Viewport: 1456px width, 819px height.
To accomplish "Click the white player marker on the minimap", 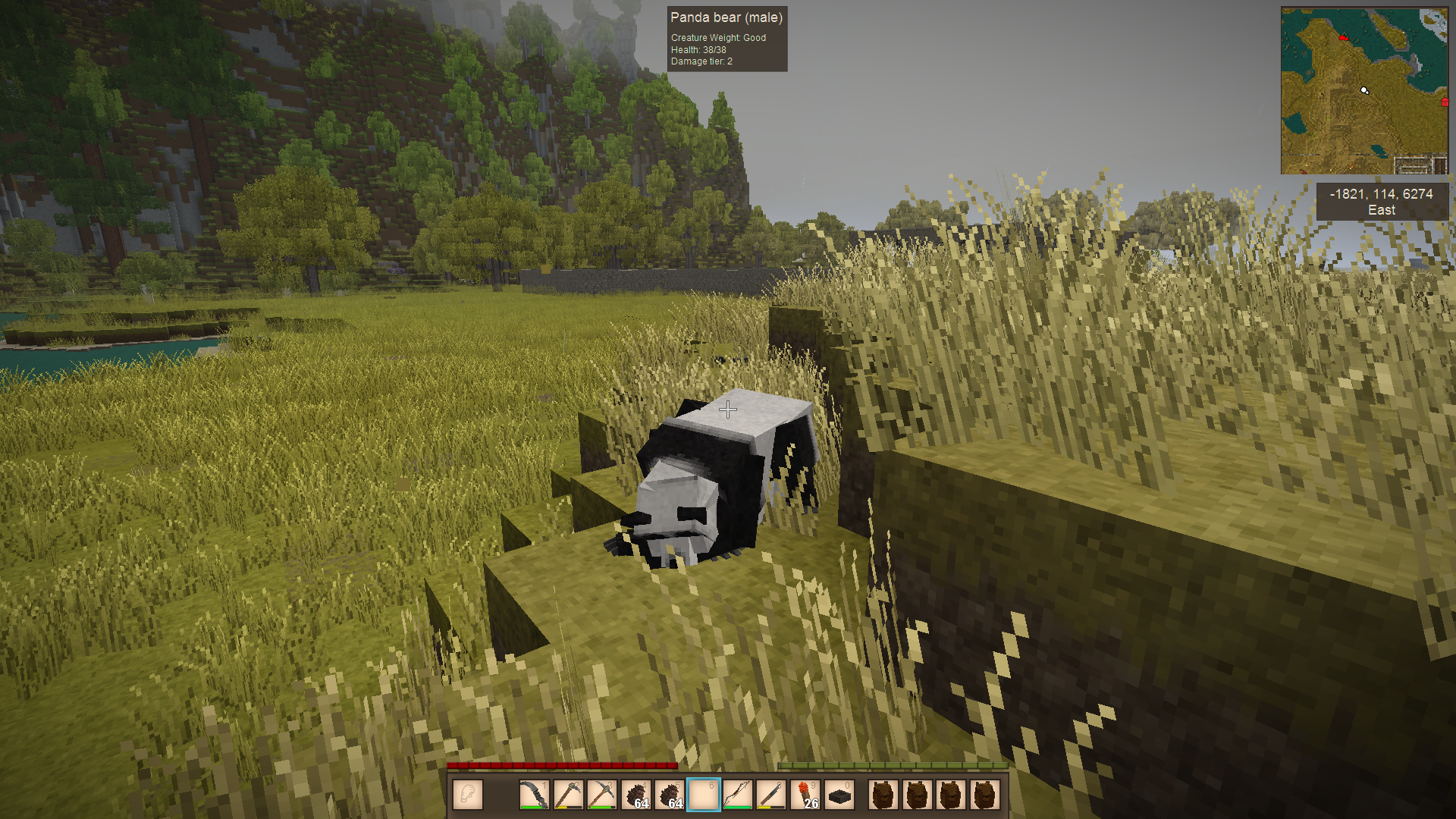I will click(1364, 90).
